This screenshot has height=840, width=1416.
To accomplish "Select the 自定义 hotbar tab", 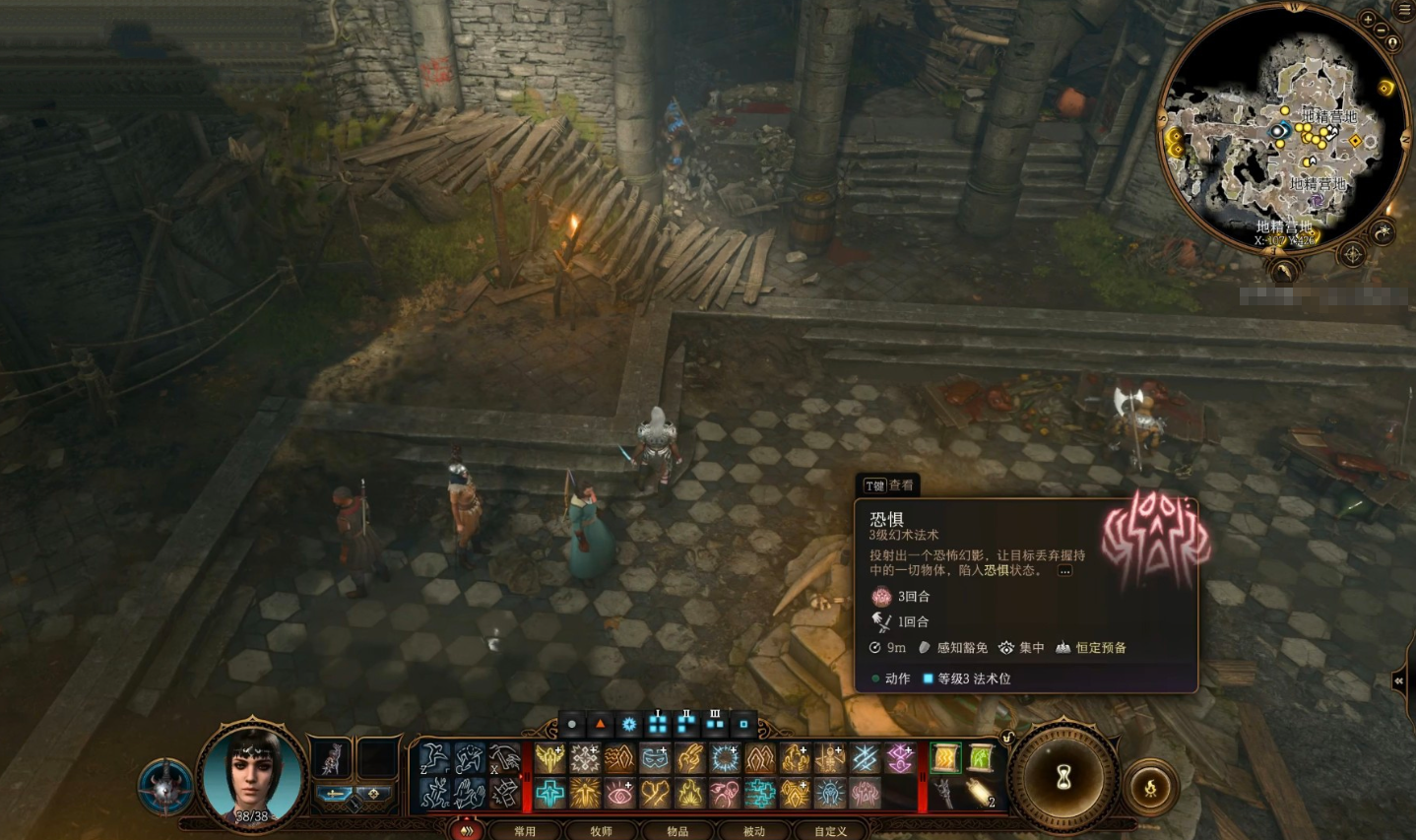I will tap(830, 831).
